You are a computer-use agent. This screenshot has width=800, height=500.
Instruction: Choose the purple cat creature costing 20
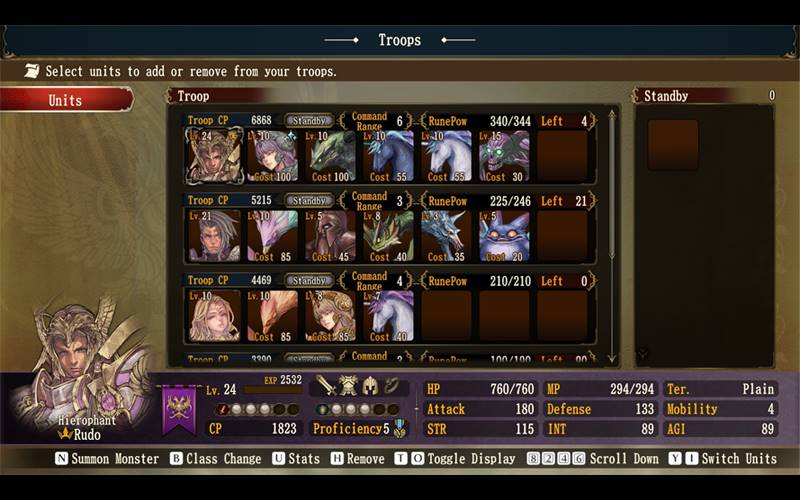(505, 236)
